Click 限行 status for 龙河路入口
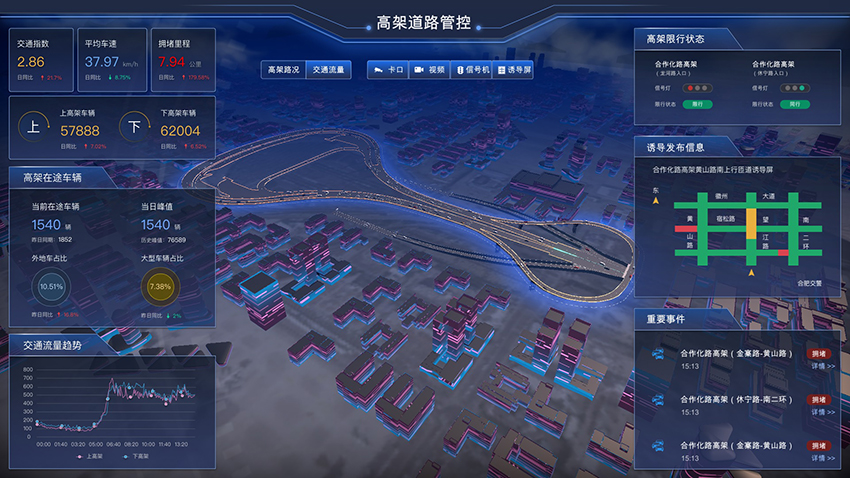Image resolution: width=850 pixels, height=478 pixels. [697, 103]
